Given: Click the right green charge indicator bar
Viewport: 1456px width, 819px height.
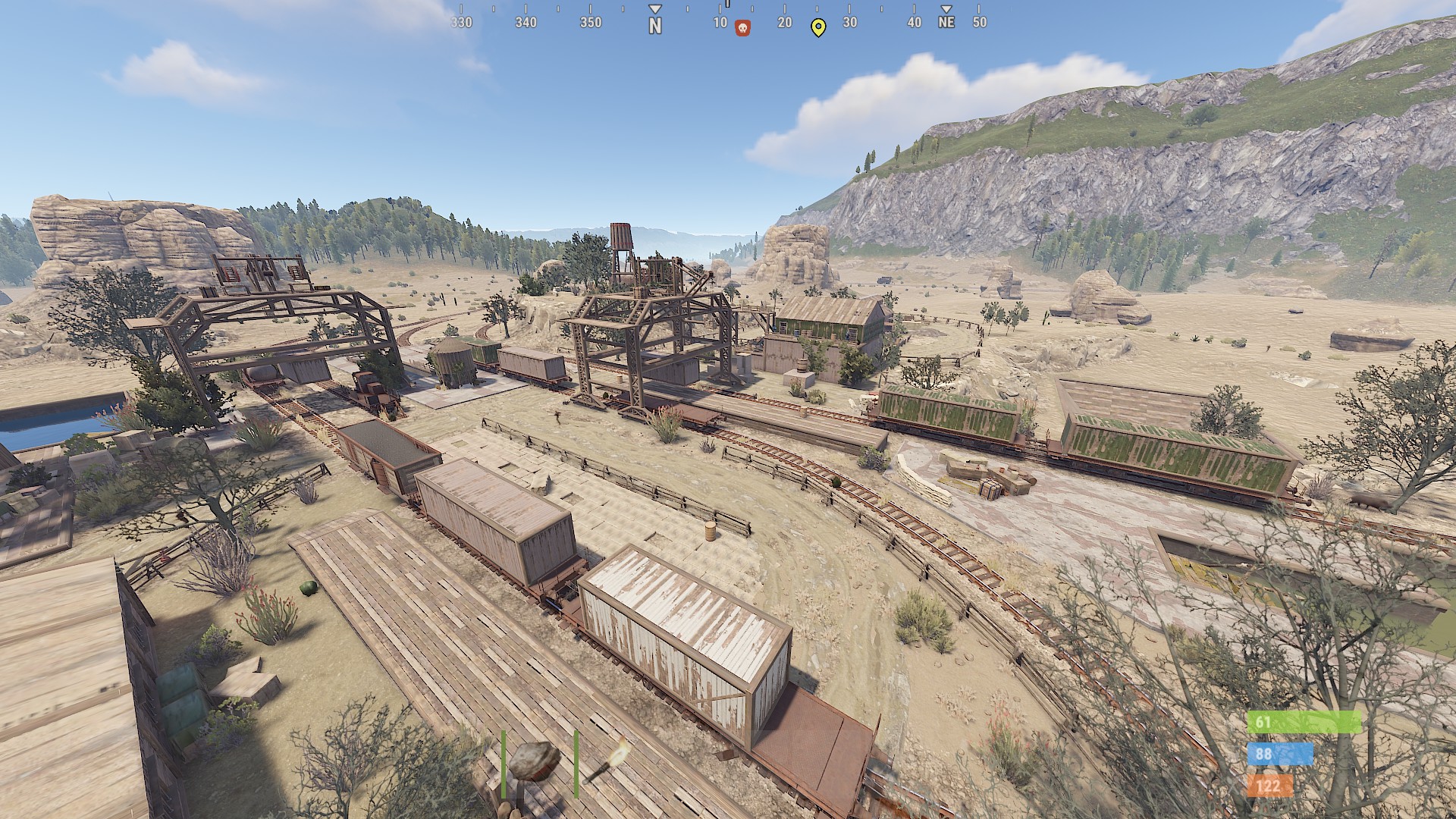Looking at the screenshot, I should [578, 766].
